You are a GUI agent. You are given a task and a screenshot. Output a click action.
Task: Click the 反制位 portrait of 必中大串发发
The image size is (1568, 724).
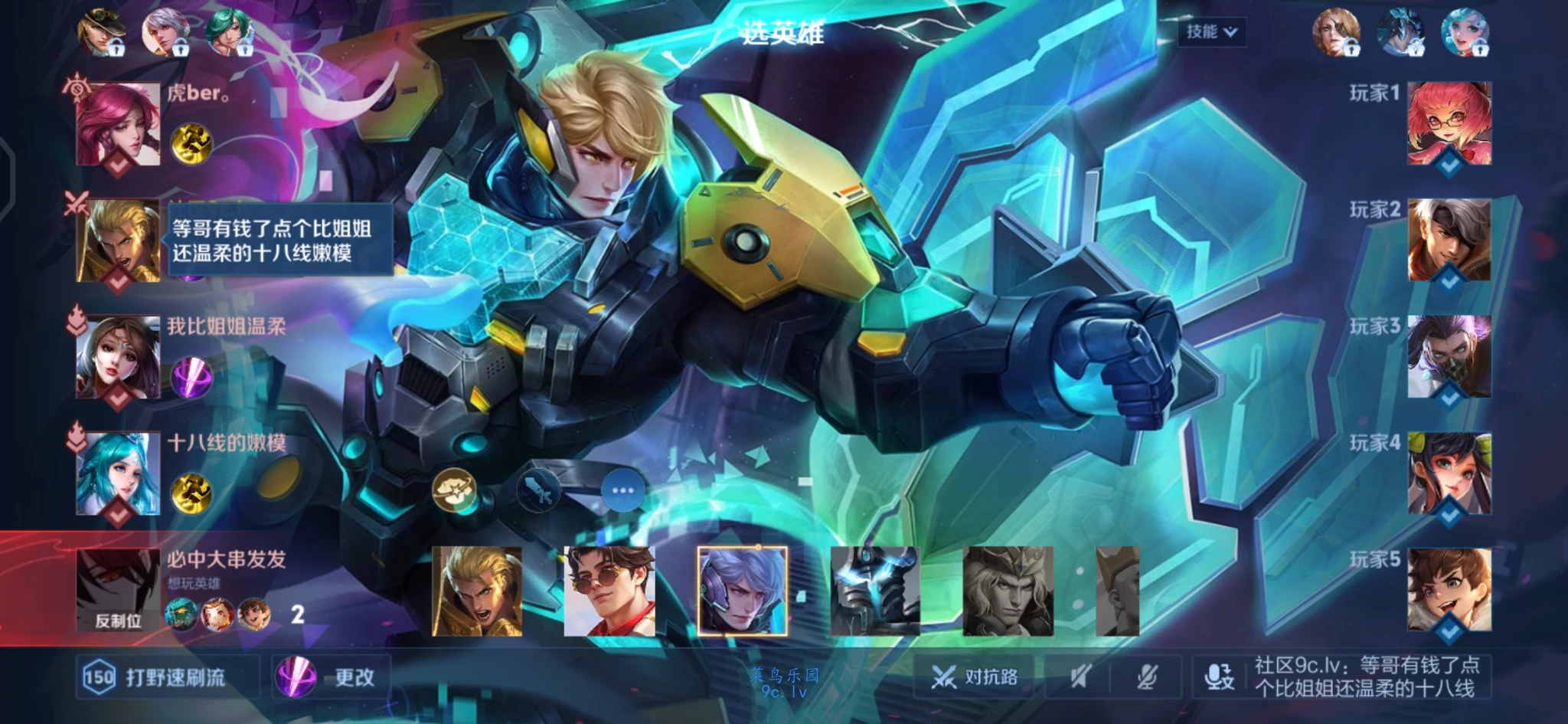[x=118, y=590]
